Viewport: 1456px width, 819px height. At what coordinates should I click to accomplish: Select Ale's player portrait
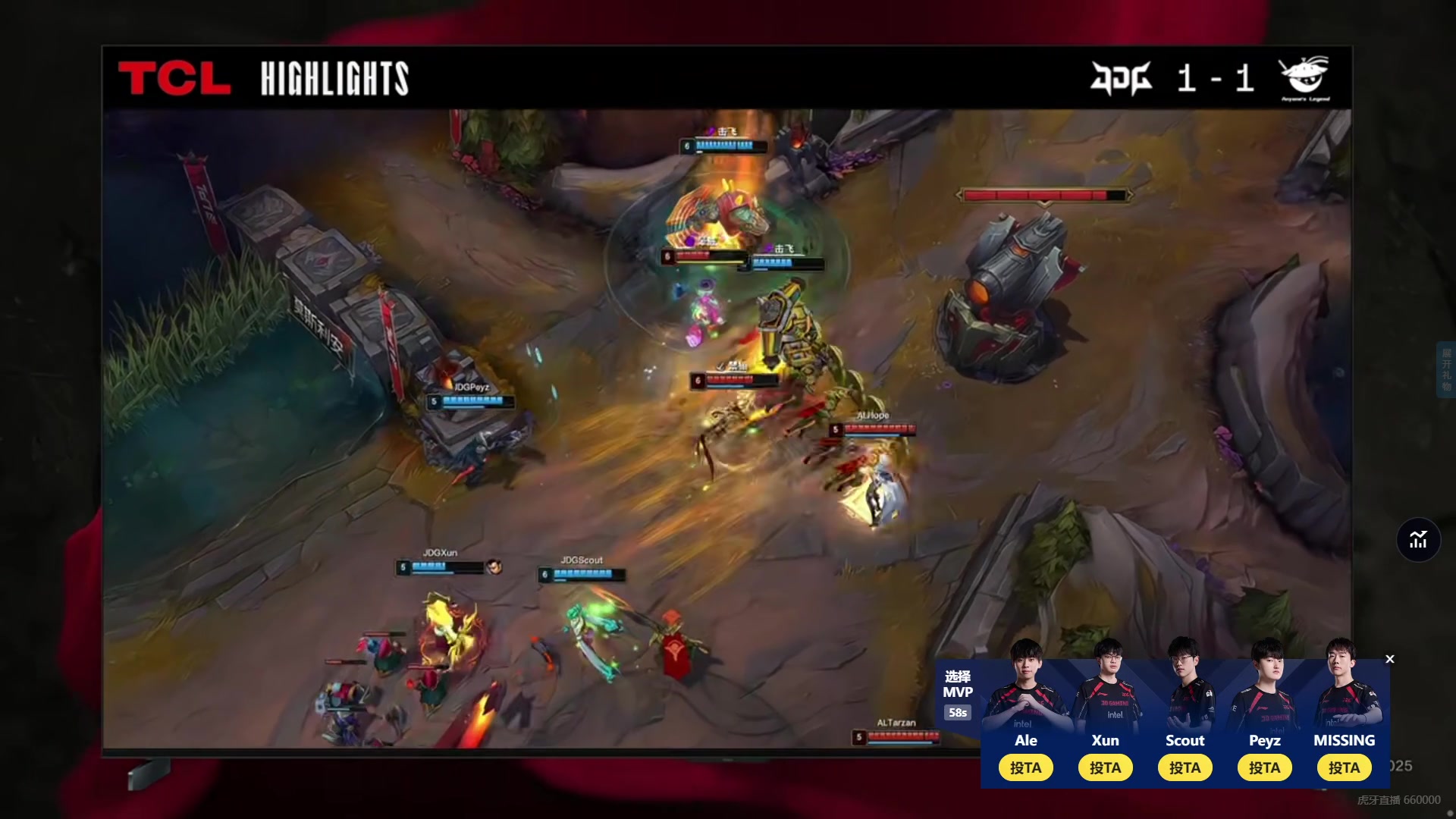point(1025,686)
